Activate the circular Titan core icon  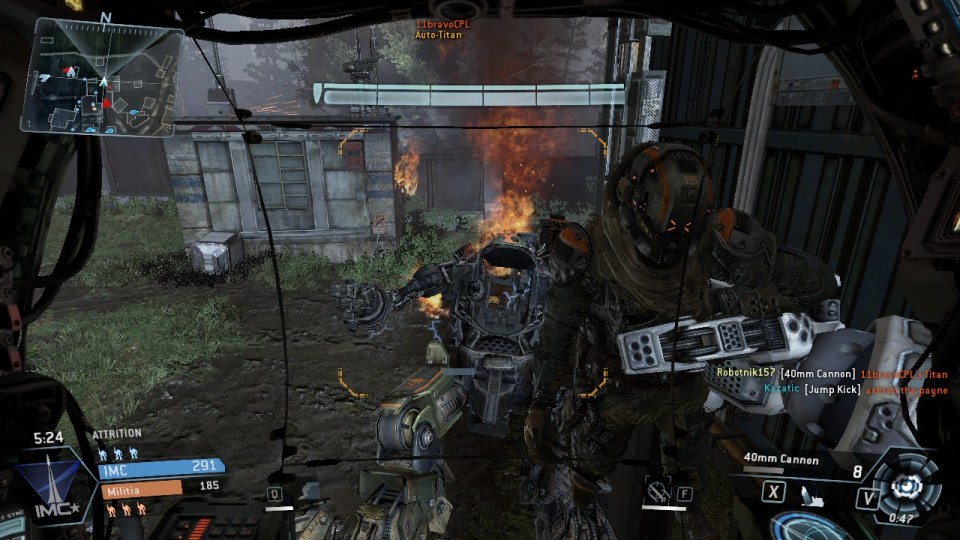[908, 484]
